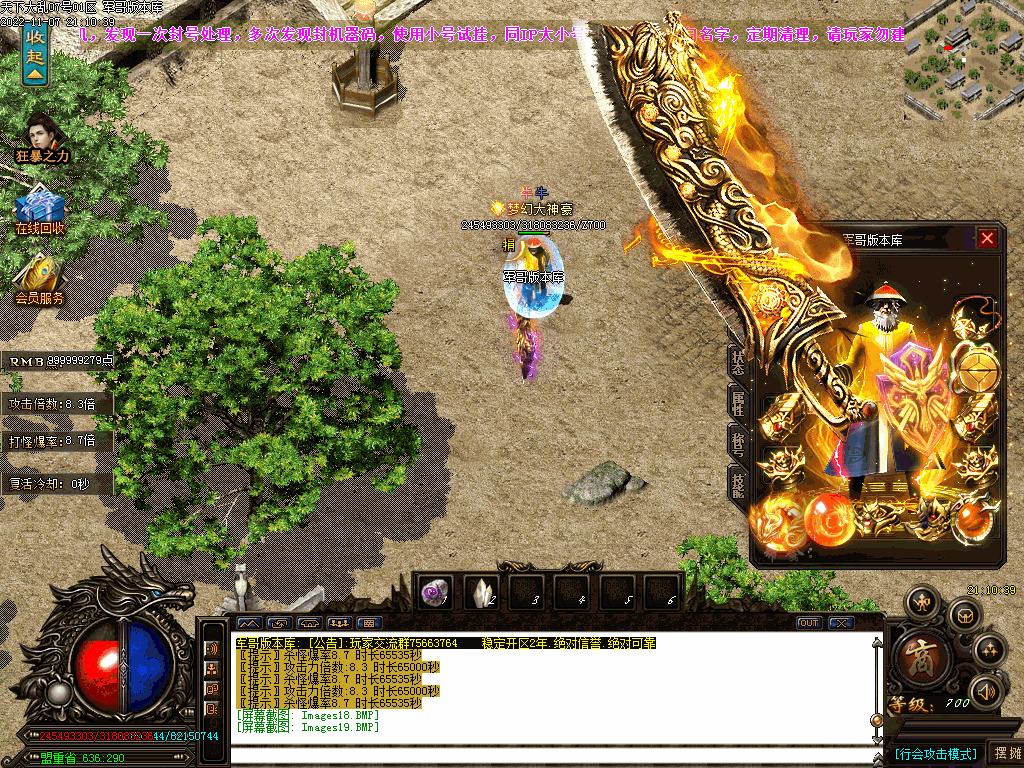Open 会员服务 member services

point(40,278)
